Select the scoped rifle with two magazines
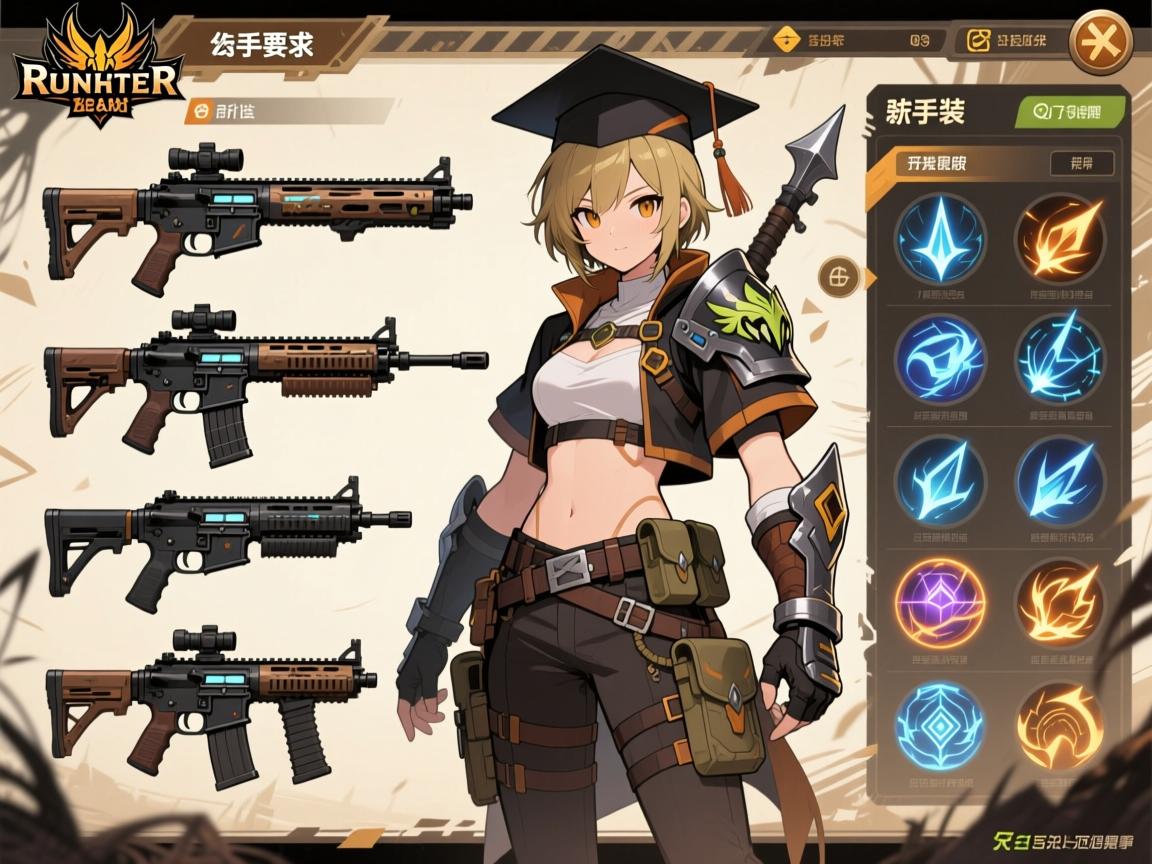1152x864 pixels. click(x=211, y=700)
